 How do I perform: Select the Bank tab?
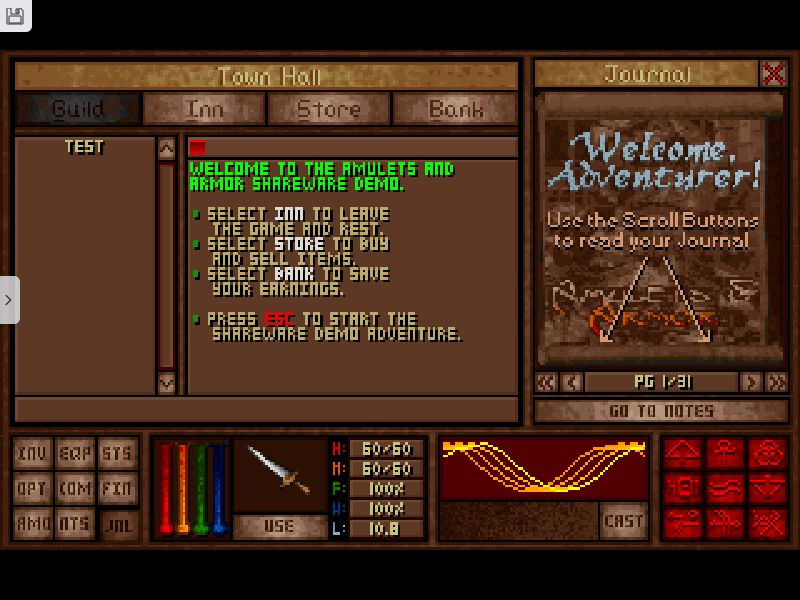[455, 109]
